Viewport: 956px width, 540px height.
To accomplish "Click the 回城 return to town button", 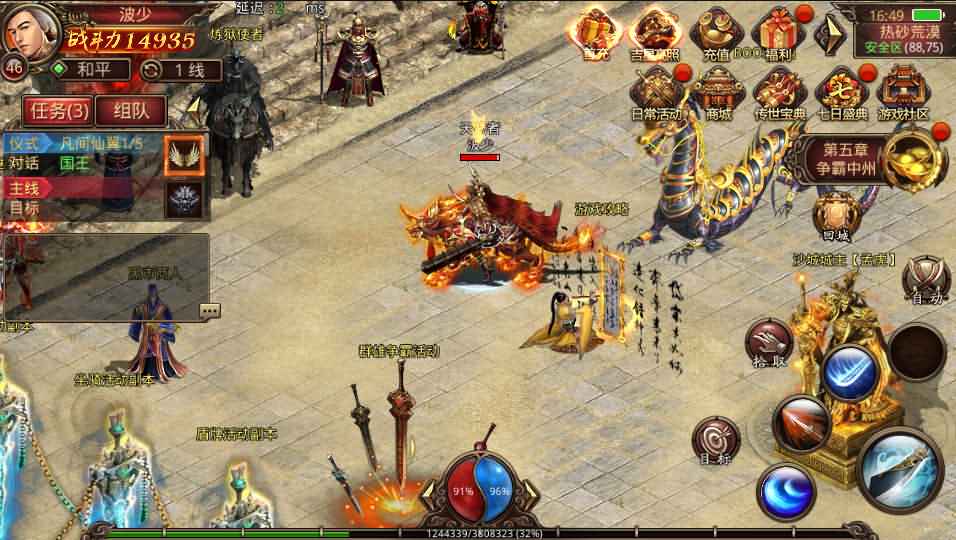I will point(835,215).
